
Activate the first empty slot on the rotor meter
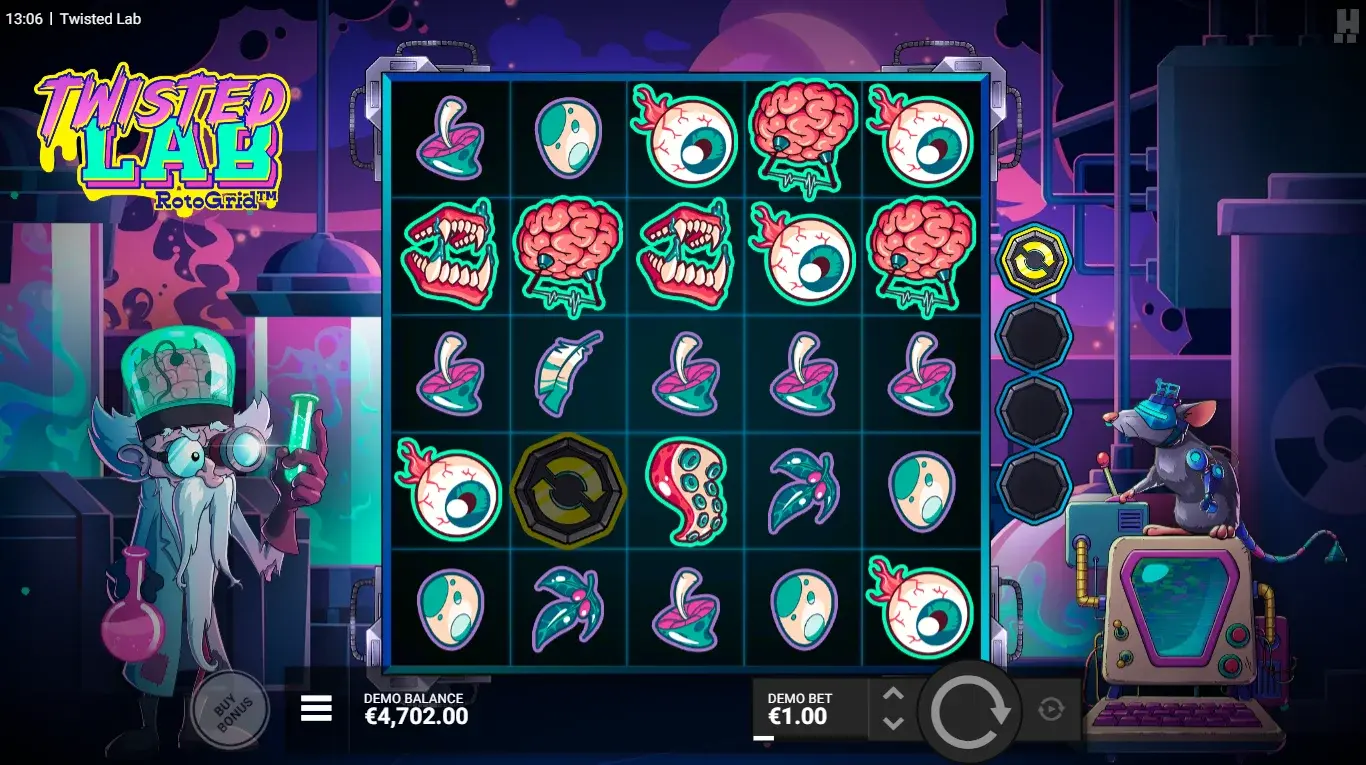tap(1031, 336)
